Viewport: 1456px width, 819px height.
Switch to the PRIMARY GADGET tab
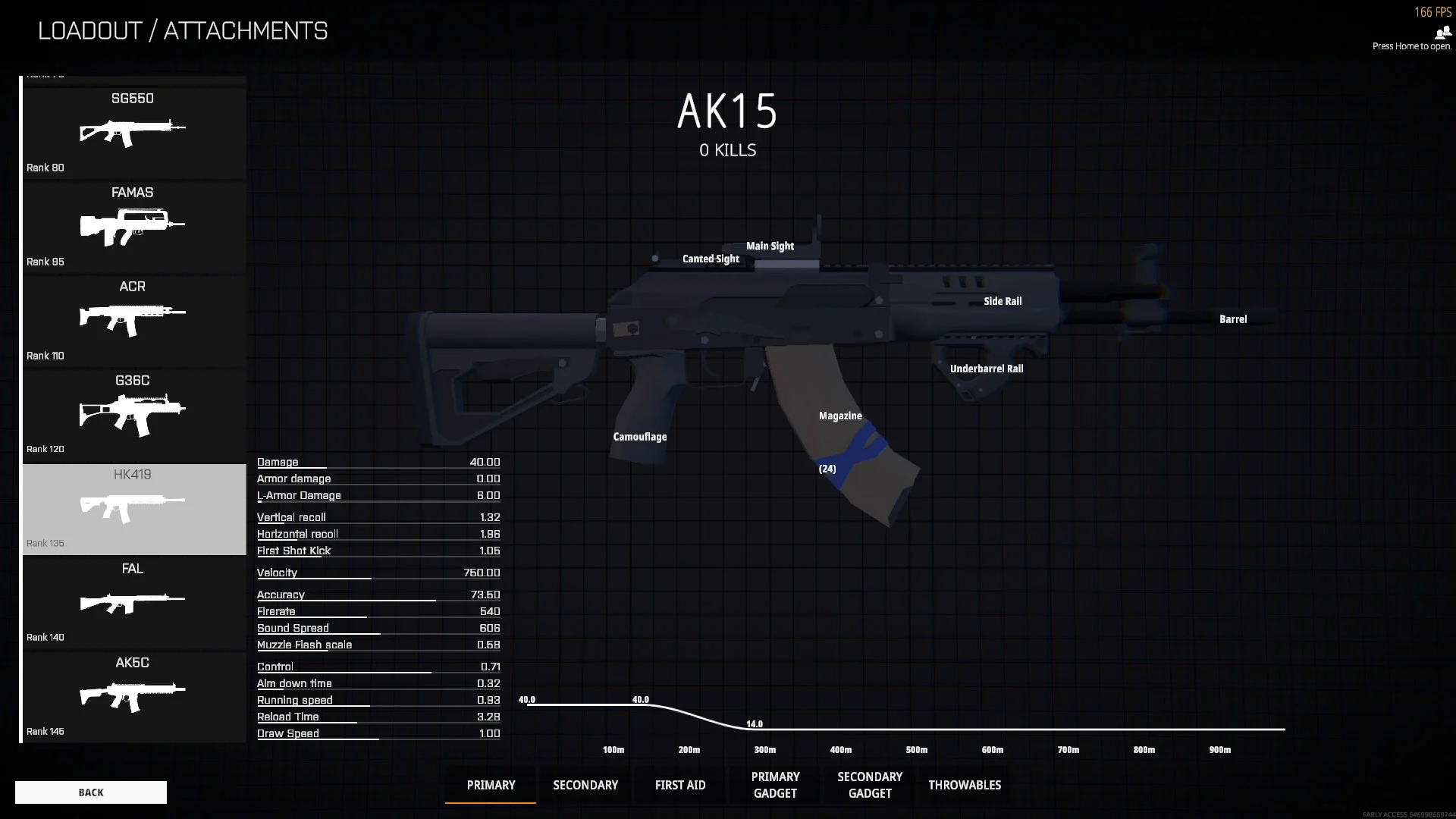click(774, 785)
